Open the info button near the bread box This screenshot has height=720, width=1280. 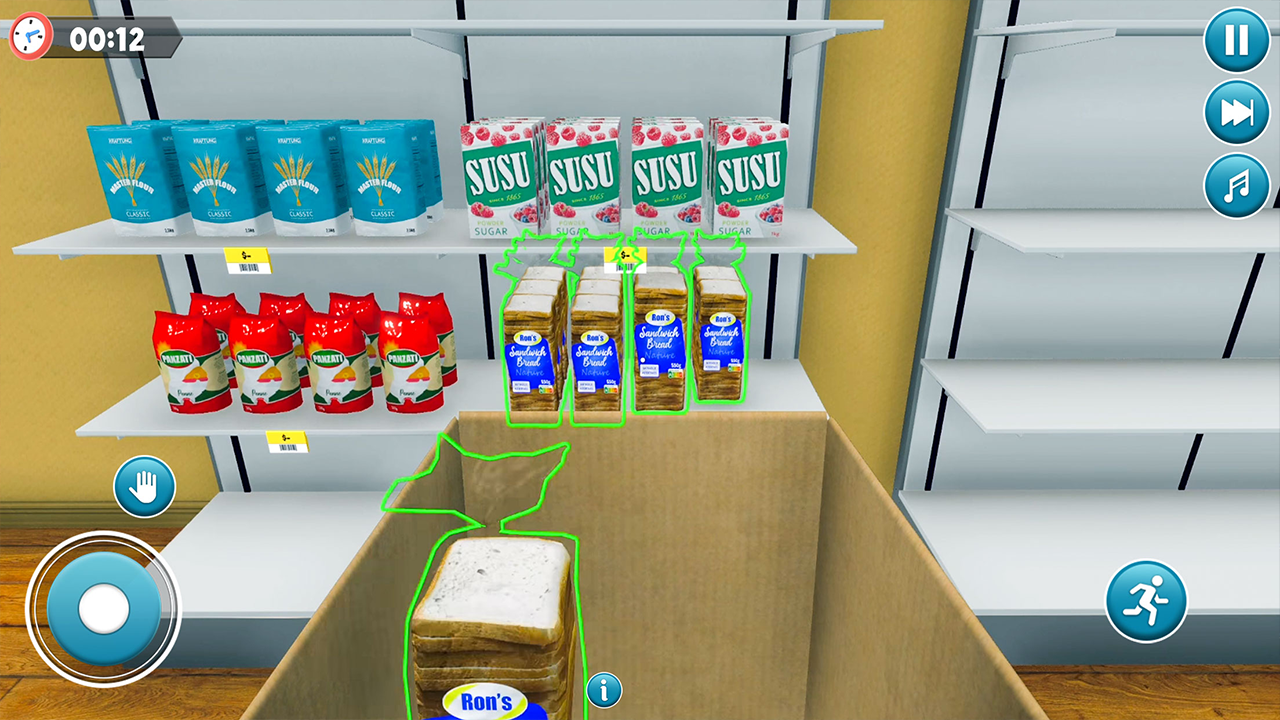tap(604, 690)
